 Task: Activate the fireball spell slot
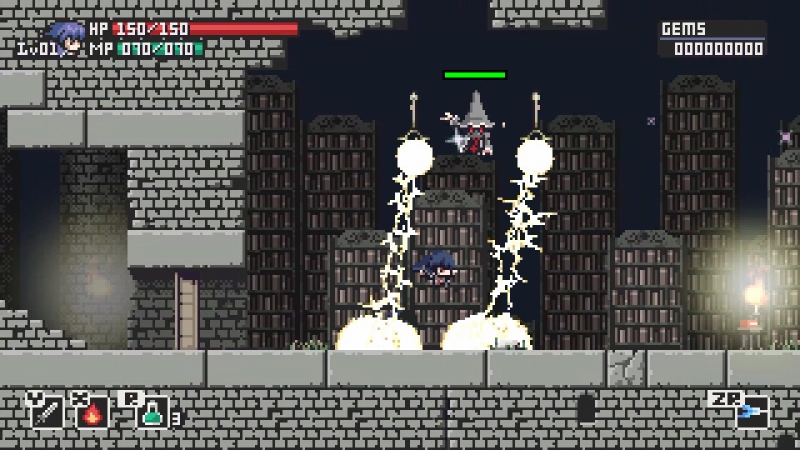93,412
